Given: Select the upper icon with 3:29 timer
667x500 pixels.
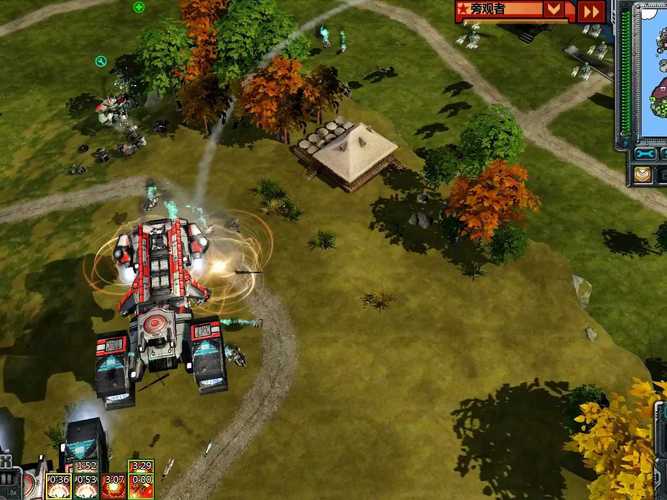Looking at the screenshot, I should point(141,465).
